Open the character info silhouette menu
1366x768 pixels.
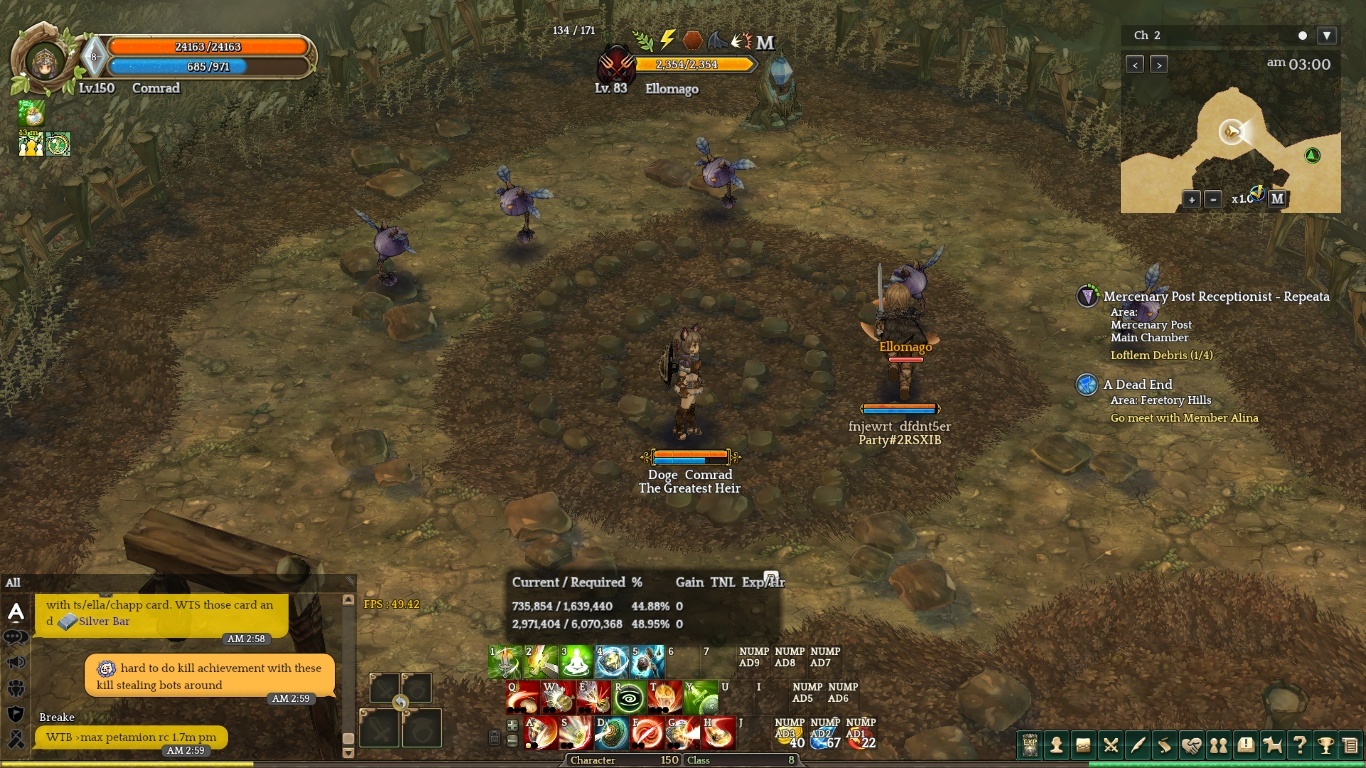[1056, 745]
